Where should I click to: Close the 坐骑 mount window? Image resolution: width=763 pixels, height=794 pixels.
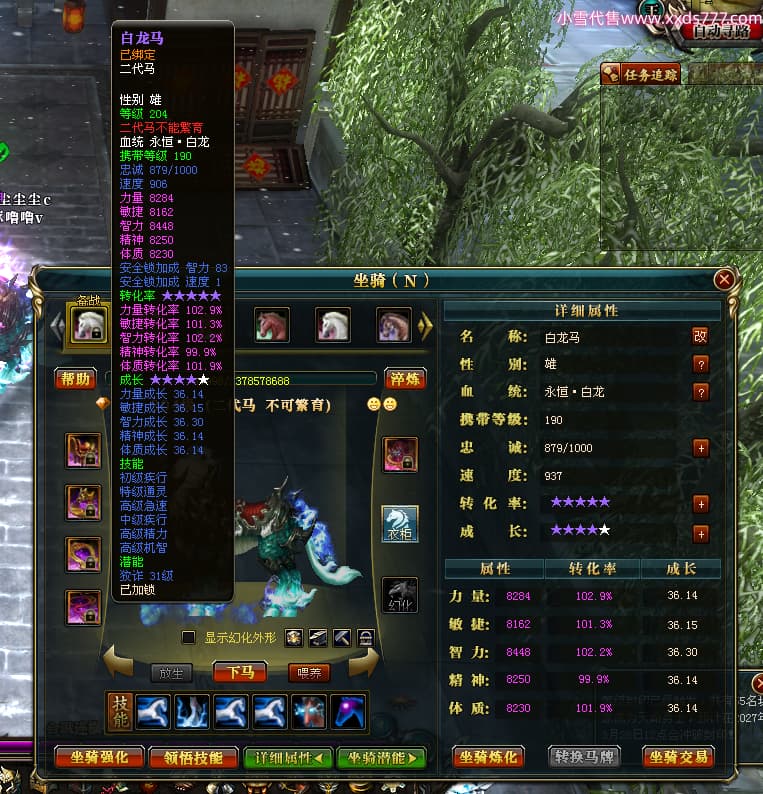pos(724,280)
